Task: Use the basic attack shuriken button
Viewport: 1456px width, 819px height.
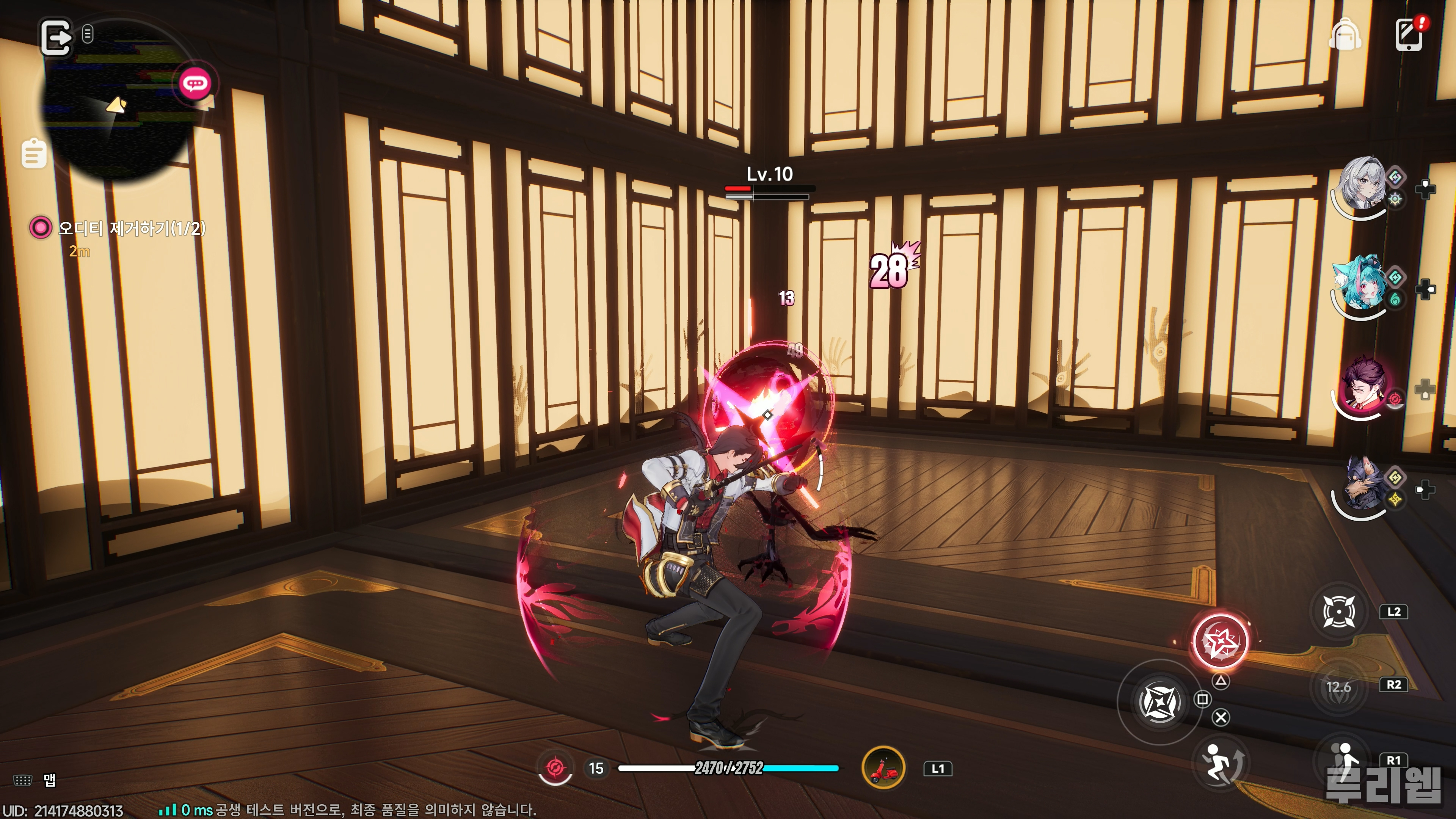Action: pos(1159,702)
